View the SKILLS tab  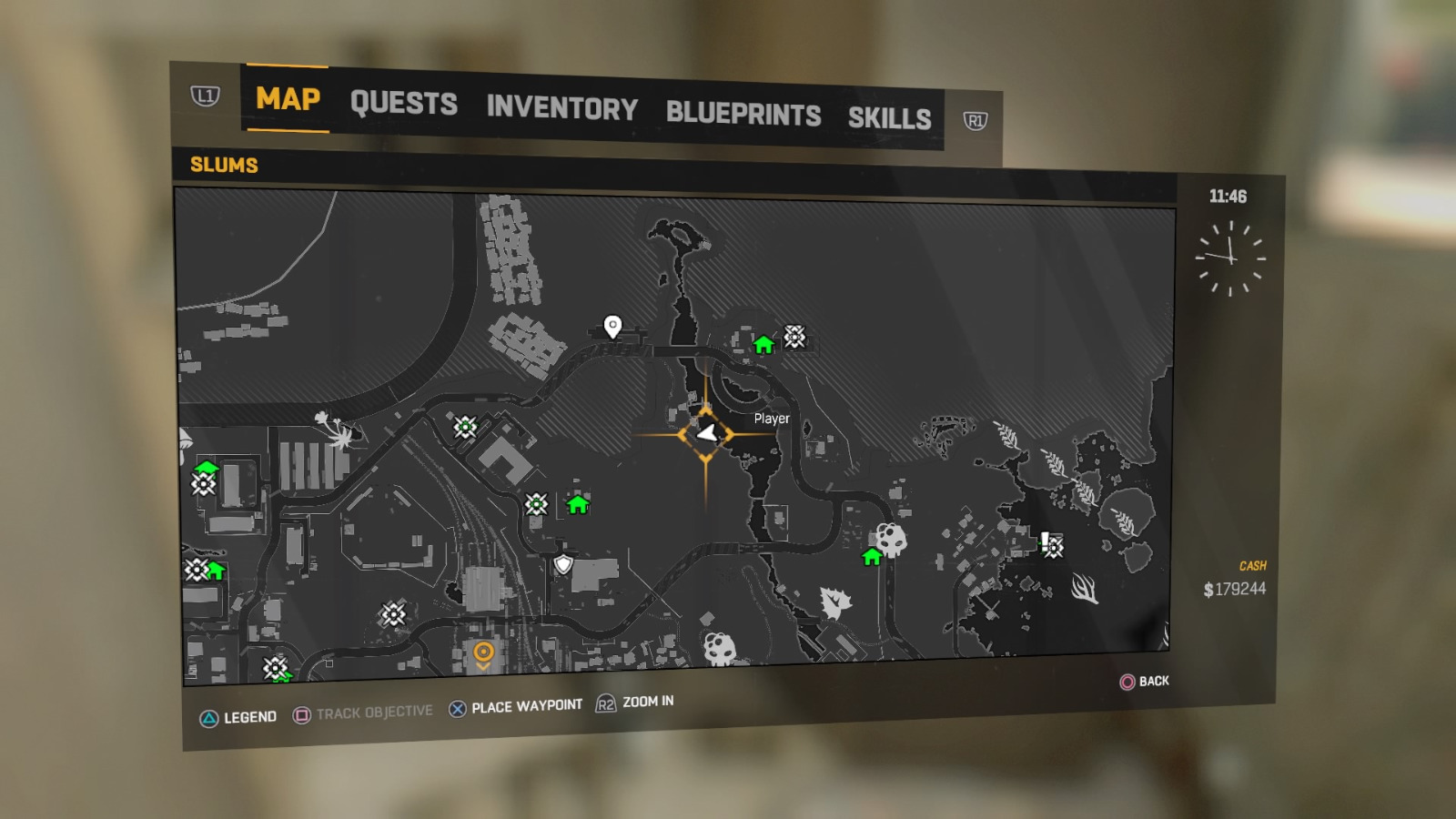[889, 119]
